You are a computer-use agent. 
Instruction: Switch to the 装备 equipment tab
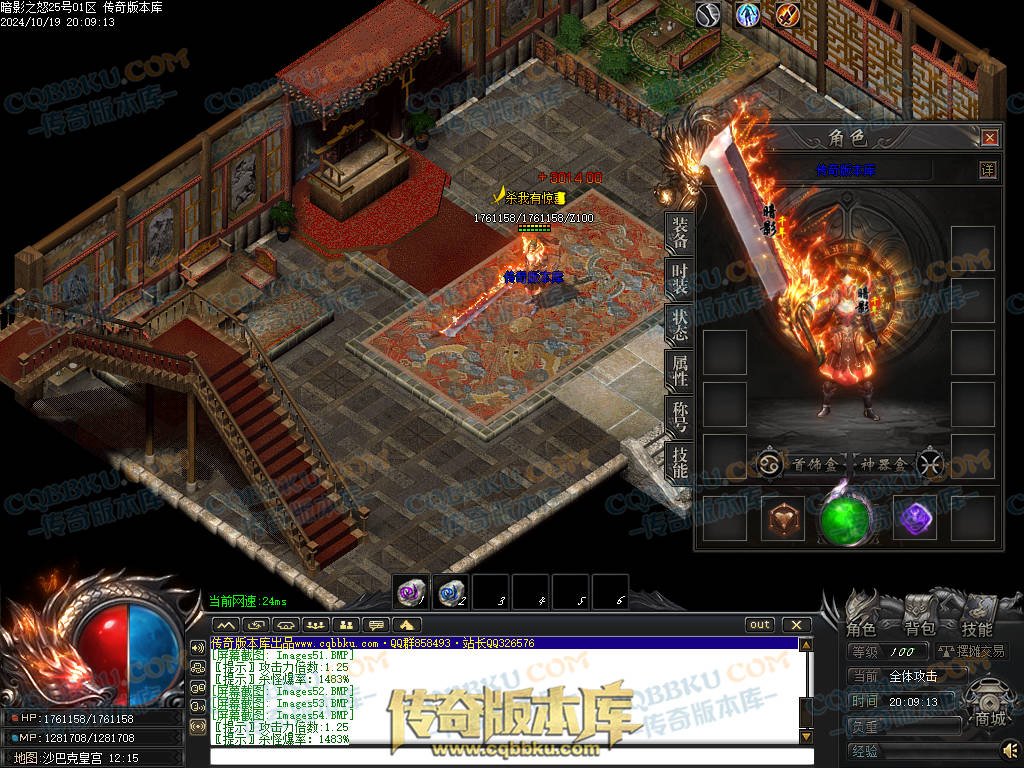coord(679,234)
